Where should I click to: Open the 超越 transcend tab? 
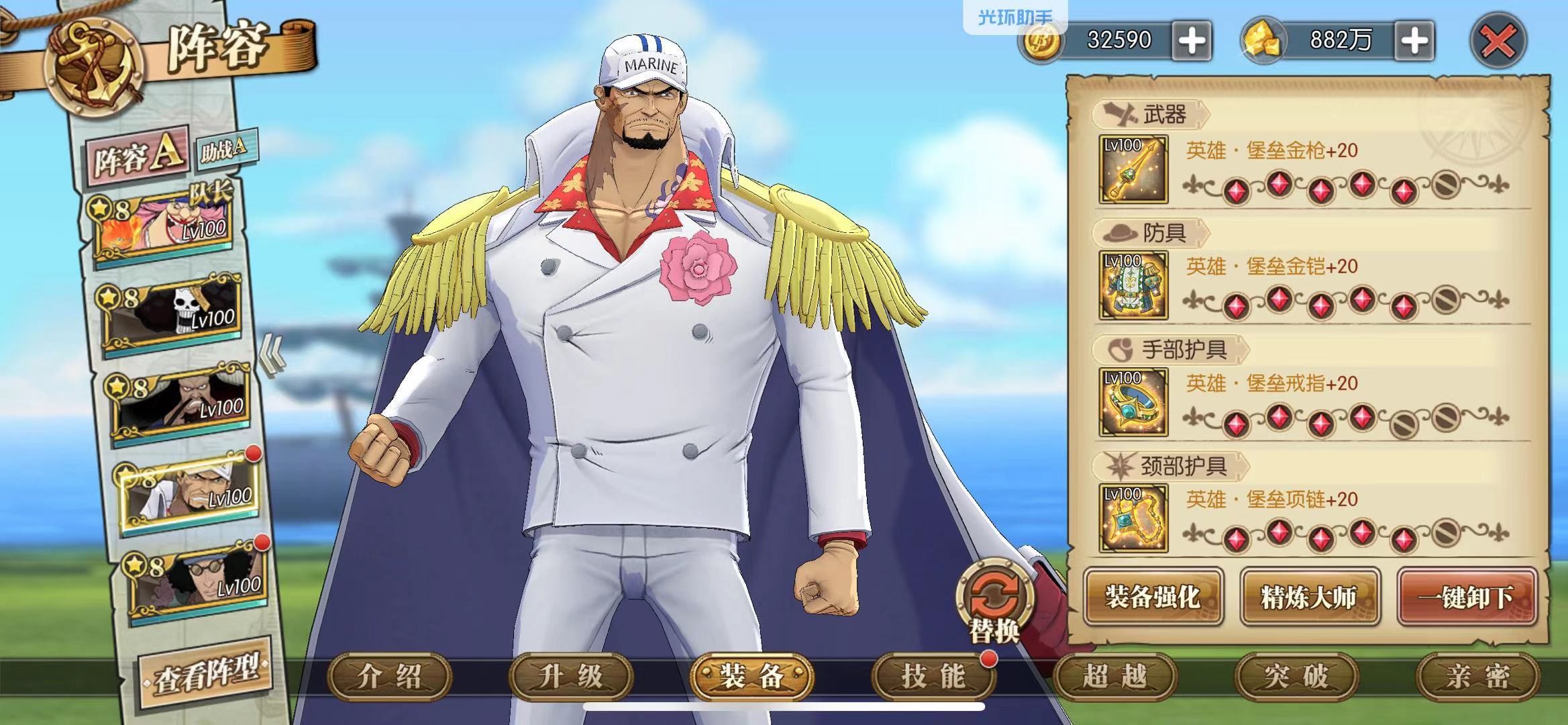click(x=1114, y=677)
